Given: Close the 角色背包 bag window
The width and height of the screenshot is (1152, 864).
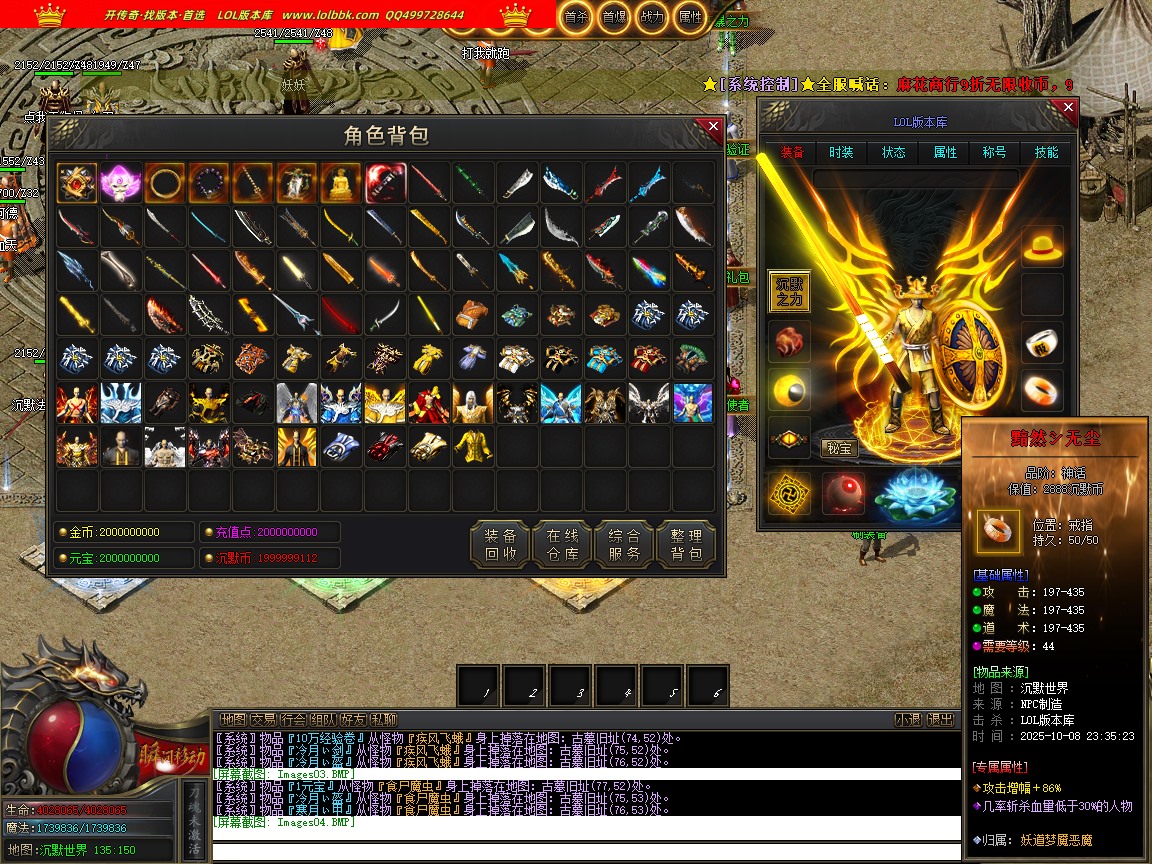Looking at the screenshot, I should tap(713, 127).
